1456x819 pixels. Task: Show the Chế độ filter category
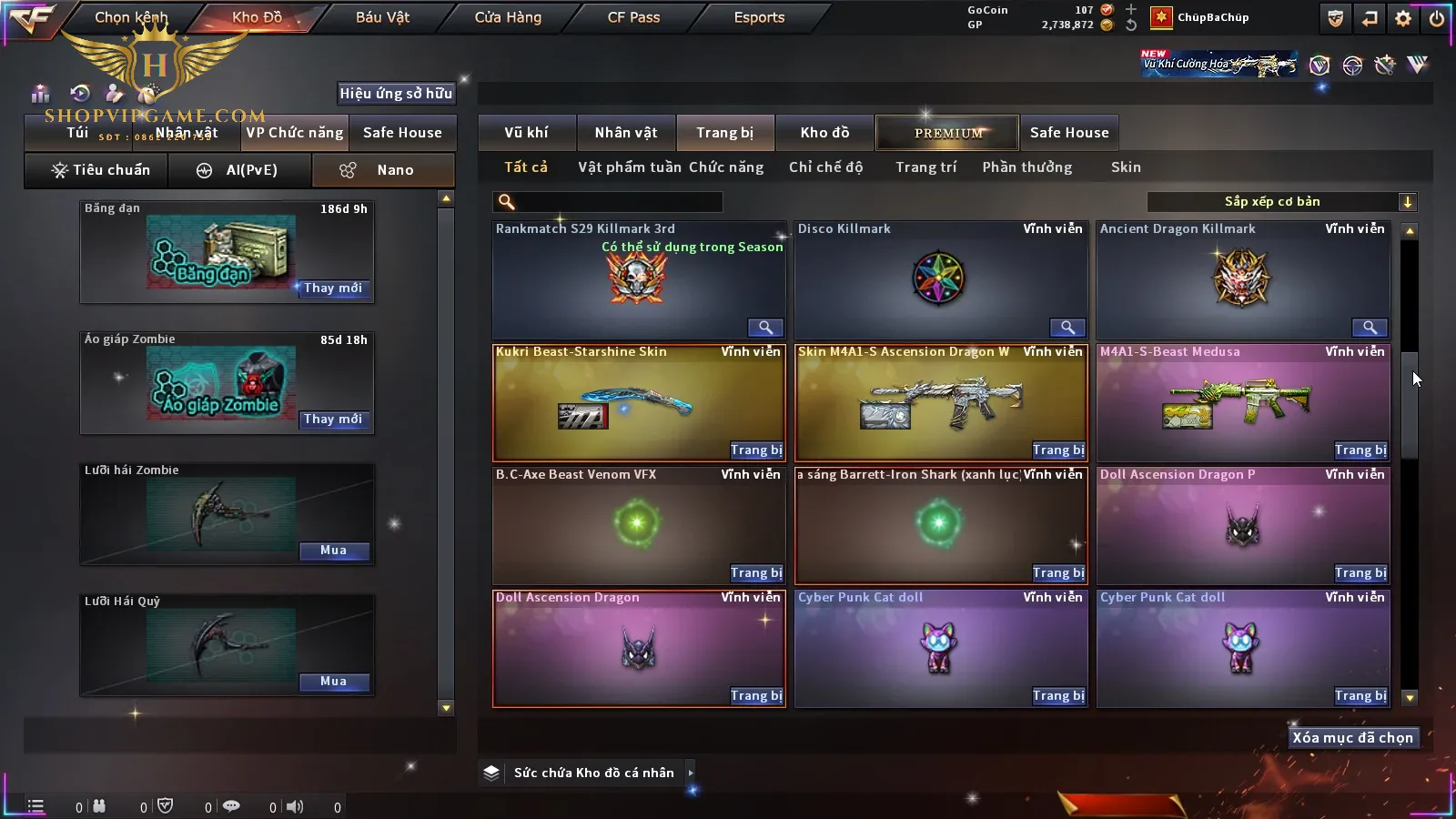(x=825, y=167)
